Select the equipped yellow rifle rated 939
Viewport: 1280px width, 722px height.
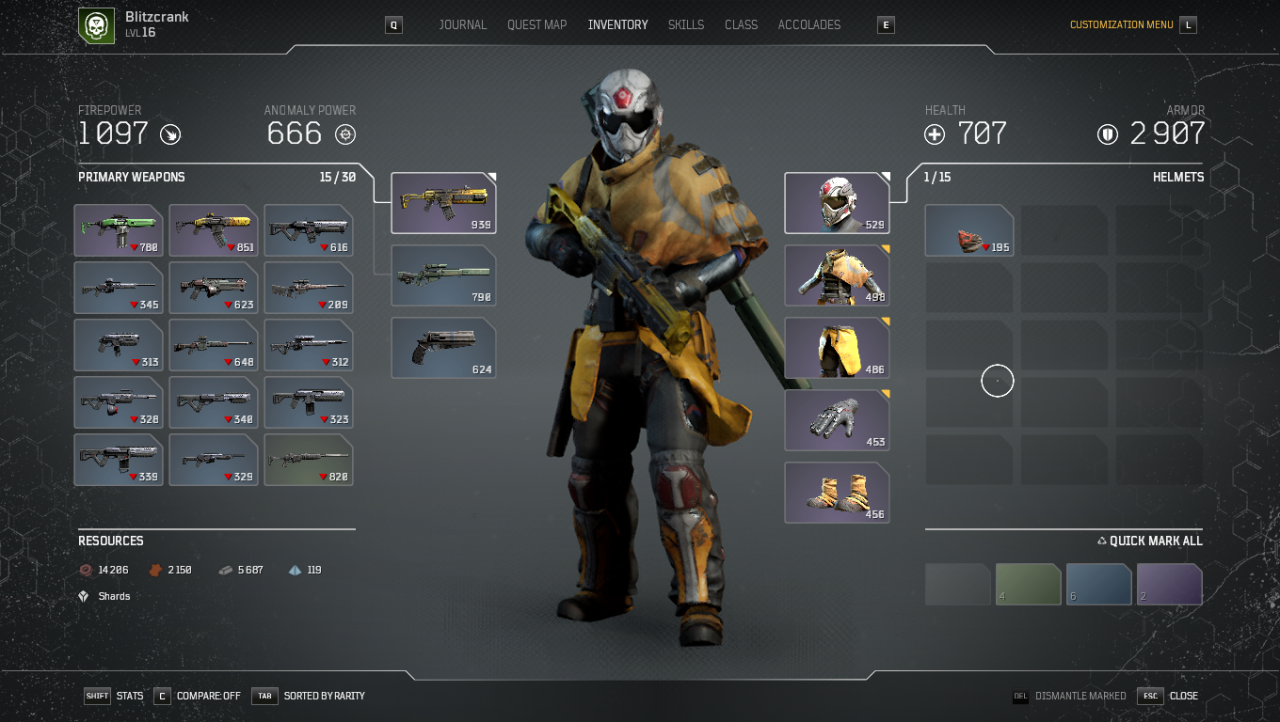tap(443, 203)
